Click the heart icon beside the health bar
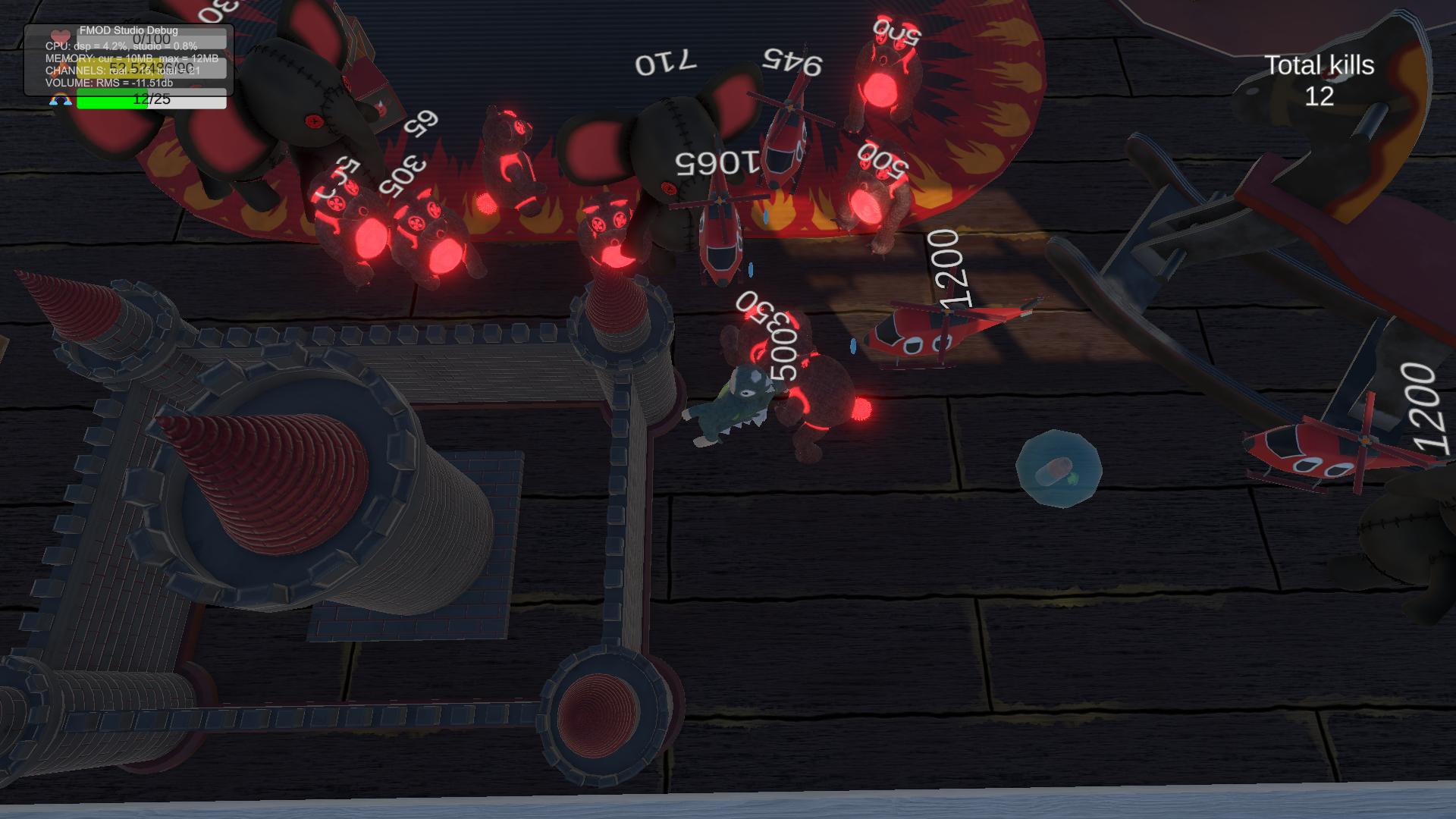This screenshot has height=819, width=1456. pyautogui.click(x=60, y=36)
